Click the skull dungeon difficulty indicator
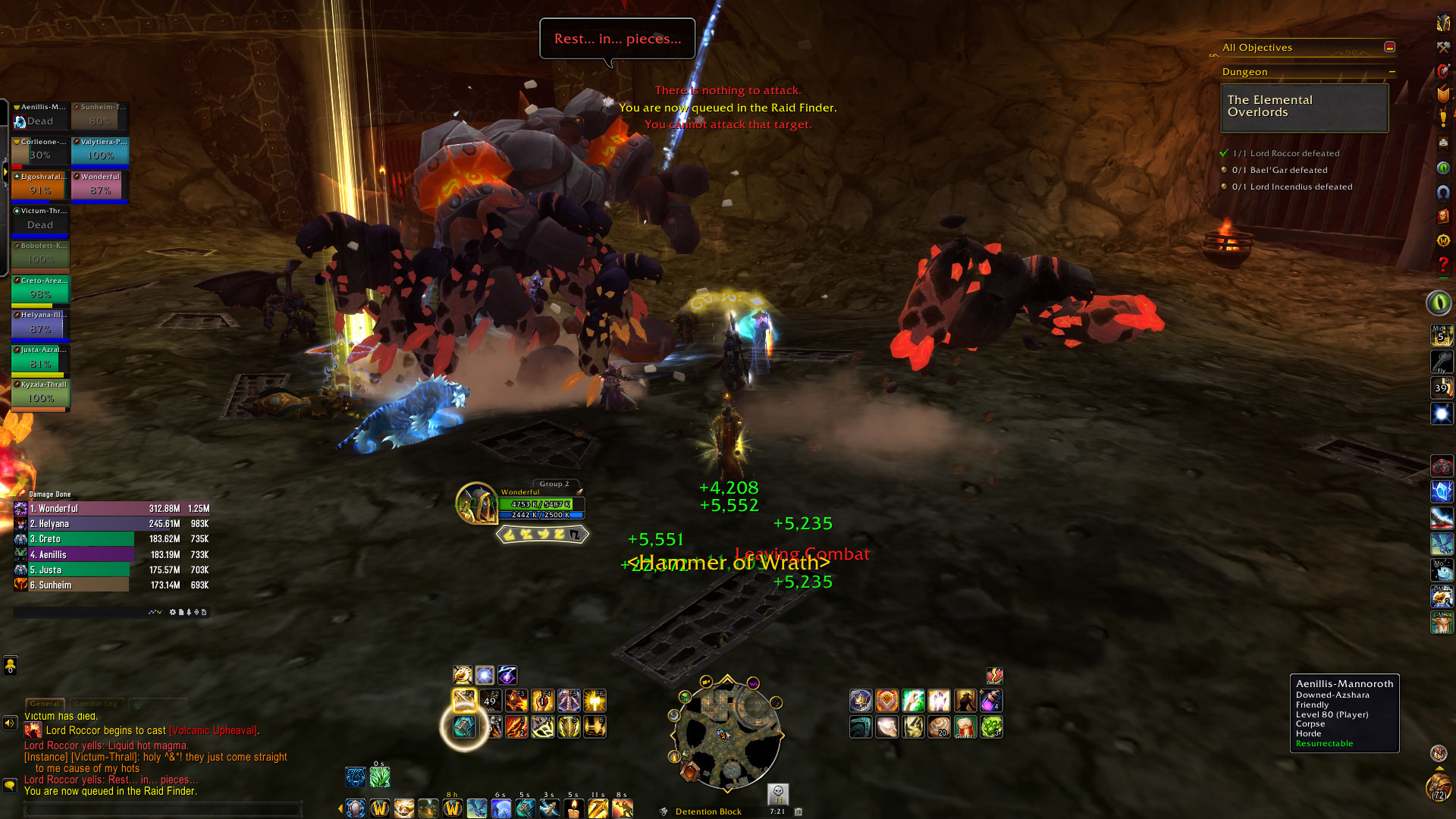This screenshot has height=819, width=1456. pyautogui.click(x=777, y=793)
